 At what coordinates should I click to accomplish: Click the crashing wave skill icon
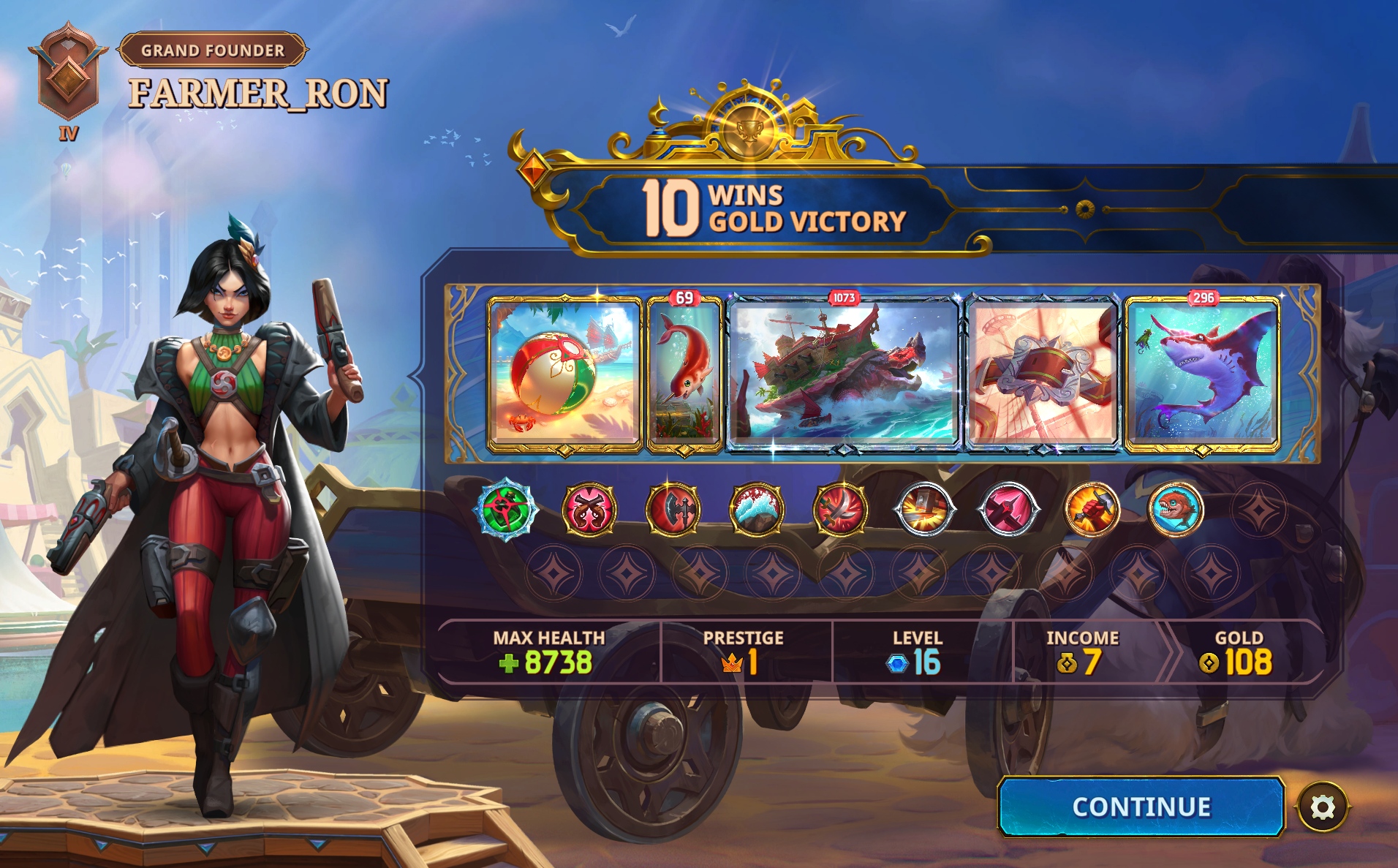point(757,509)
